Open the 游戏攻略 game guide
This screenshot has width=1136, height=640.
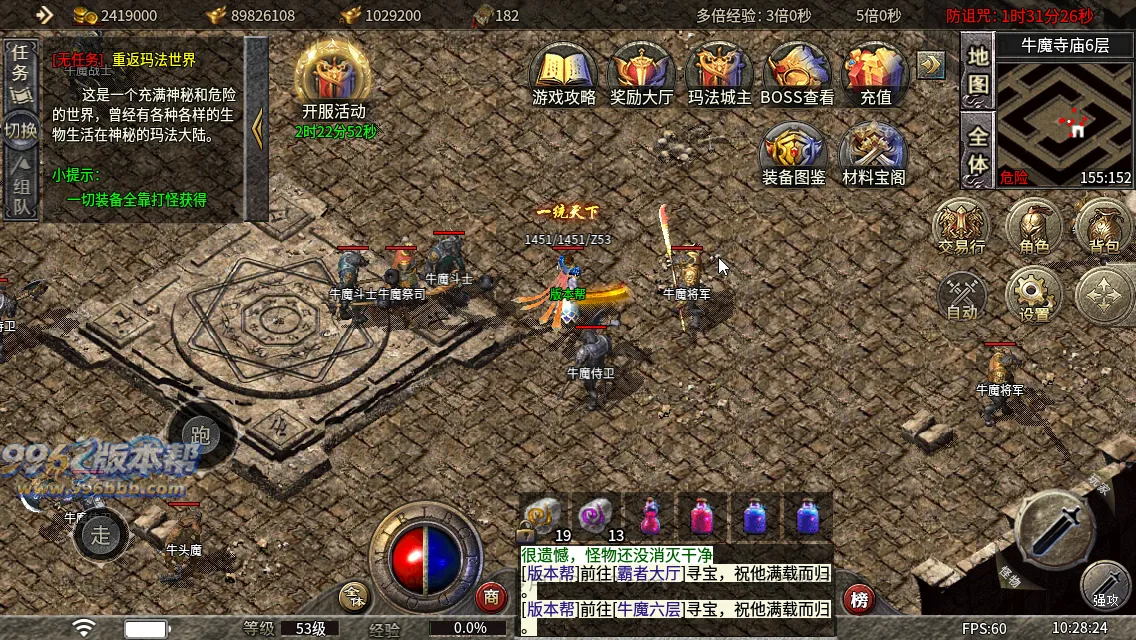[563, 72]
